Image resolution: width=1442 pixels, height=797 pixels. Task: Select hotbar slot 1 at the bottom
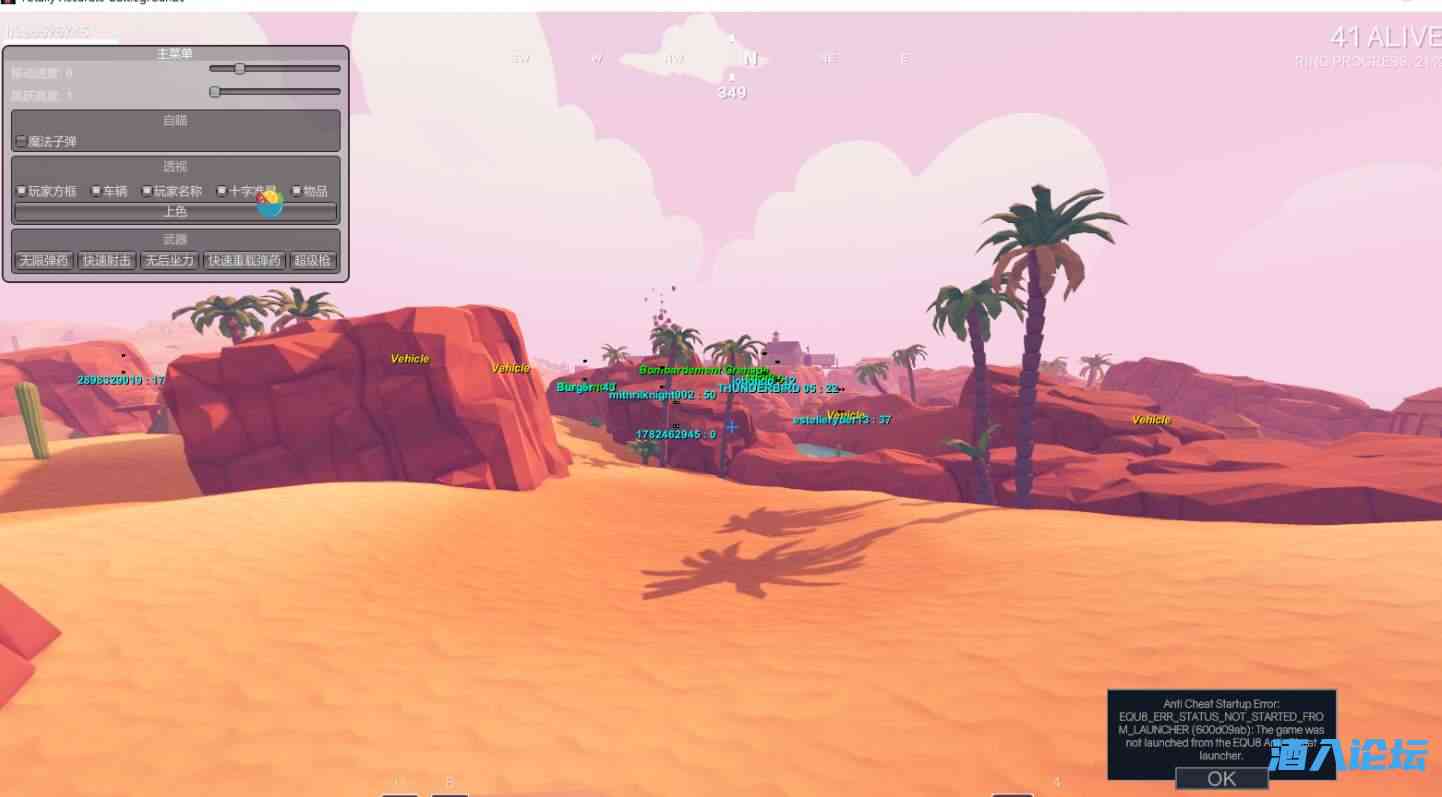(398, 791)
